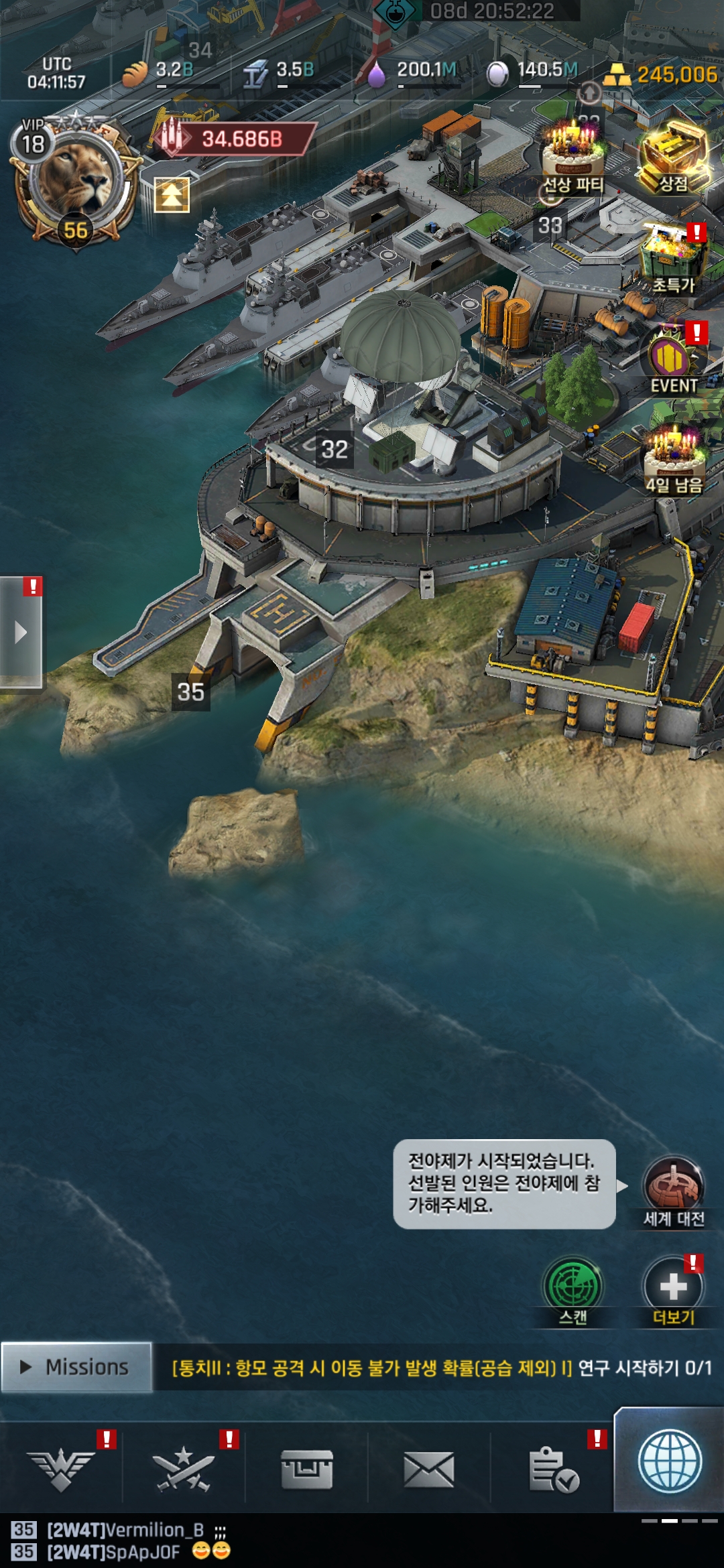Open the 4일 남음 cake event
The image size is (724, 1568).
673,459
